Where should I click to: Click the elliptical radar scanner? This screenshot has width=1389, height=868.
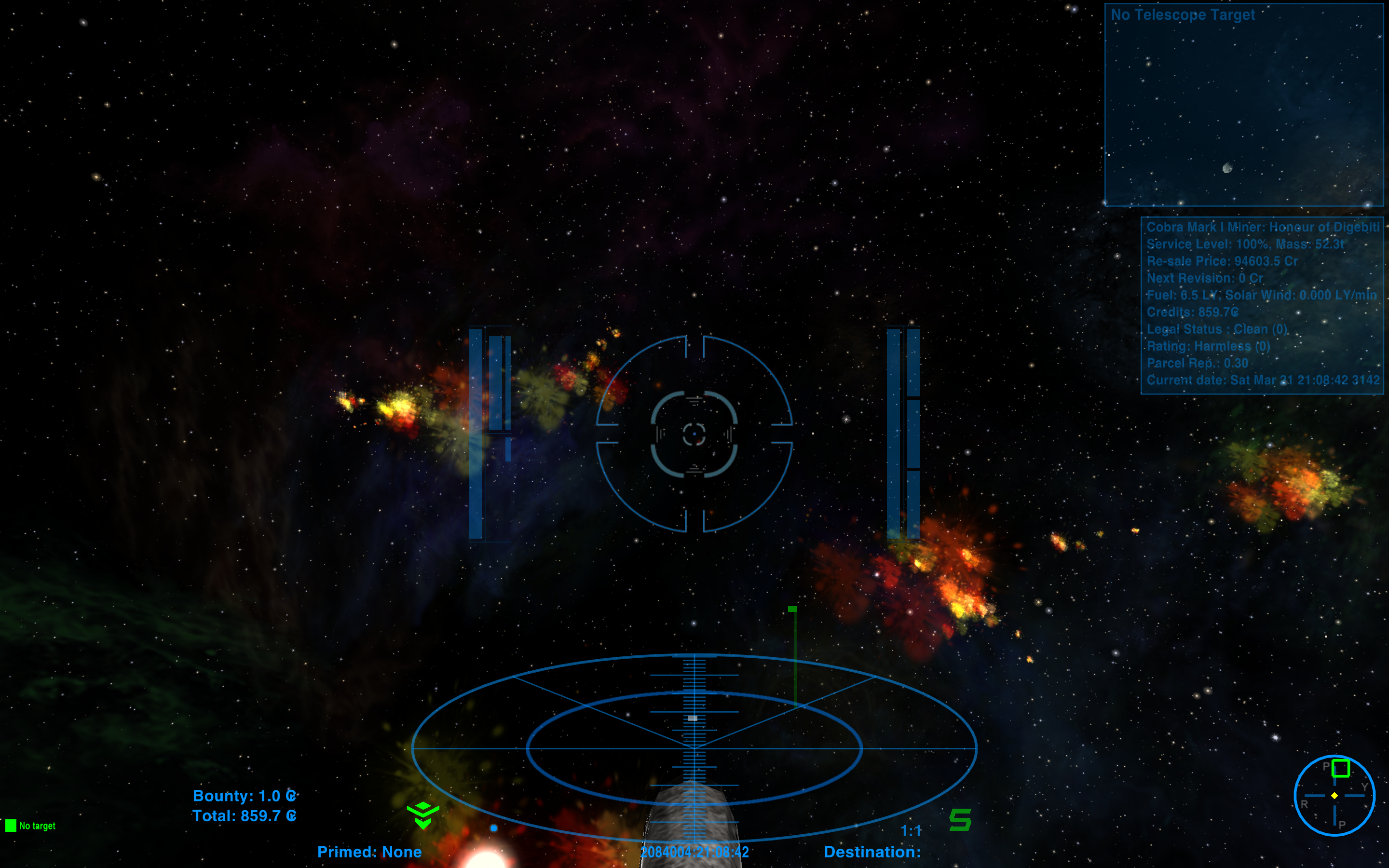(694, 747)
